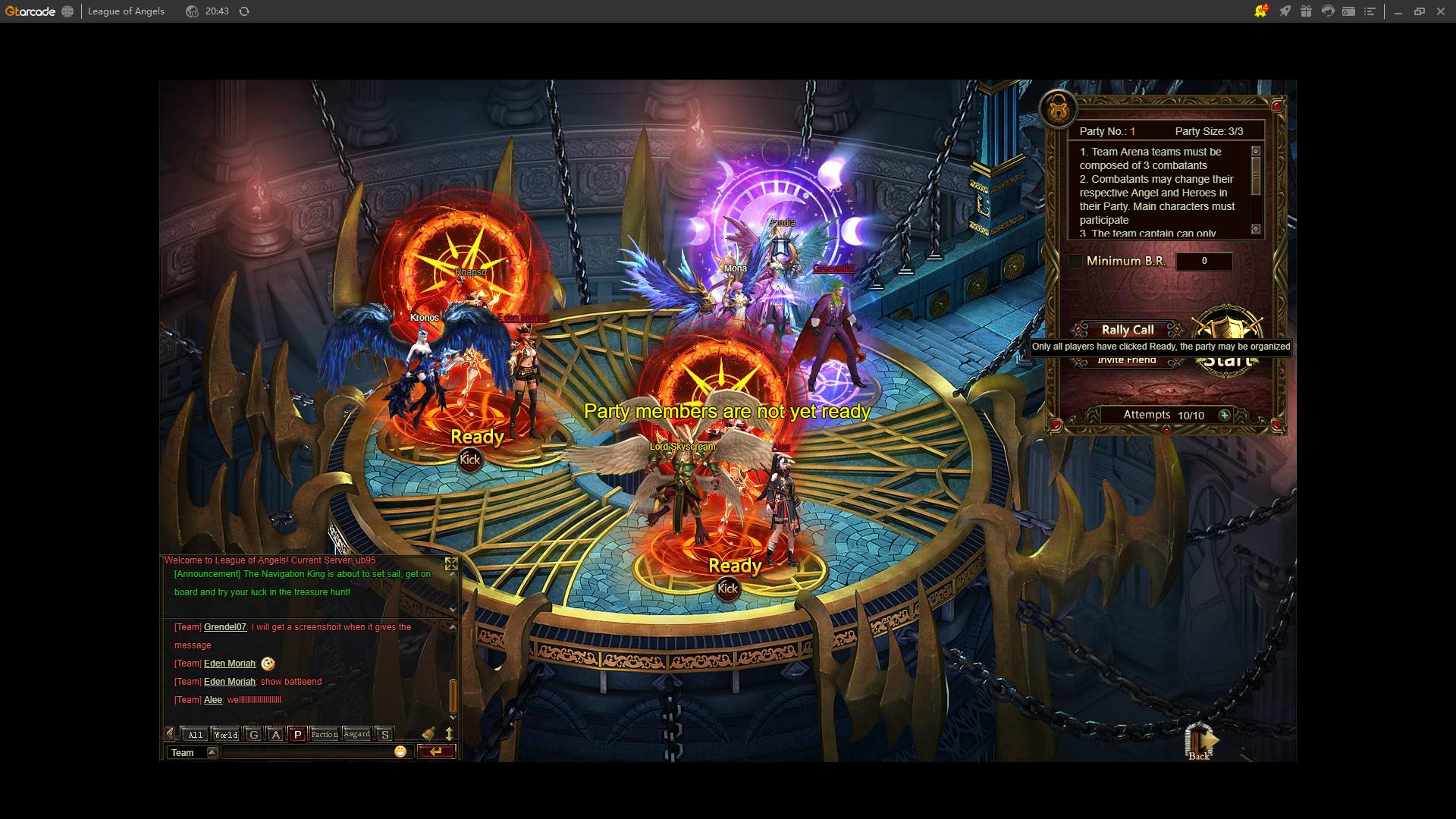Screen dimensions: 1456x819
Task: Switch chat to the All tab
Action: tap(195, 734)
